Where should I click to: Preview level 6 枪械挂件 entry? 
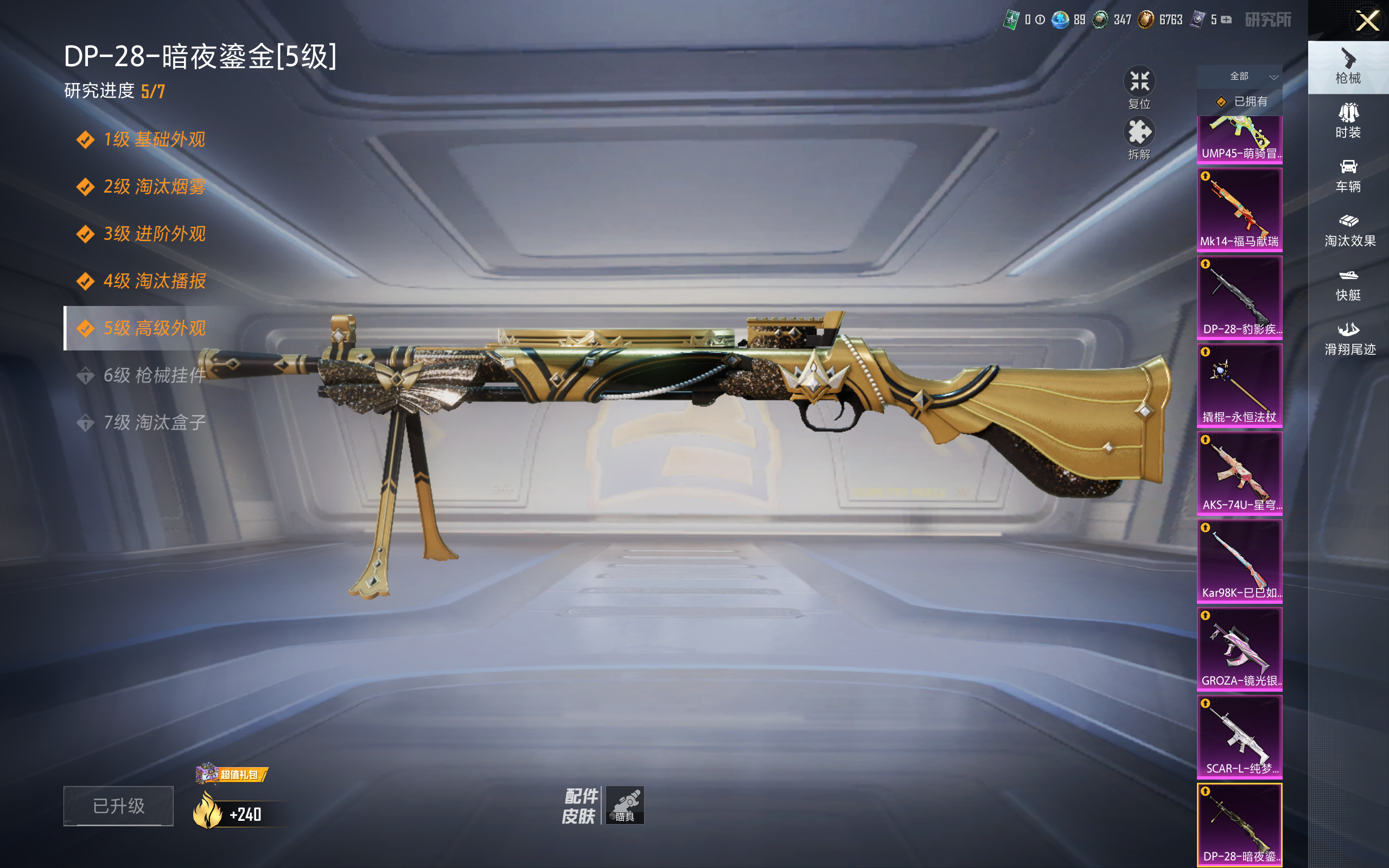click(154, 375)
